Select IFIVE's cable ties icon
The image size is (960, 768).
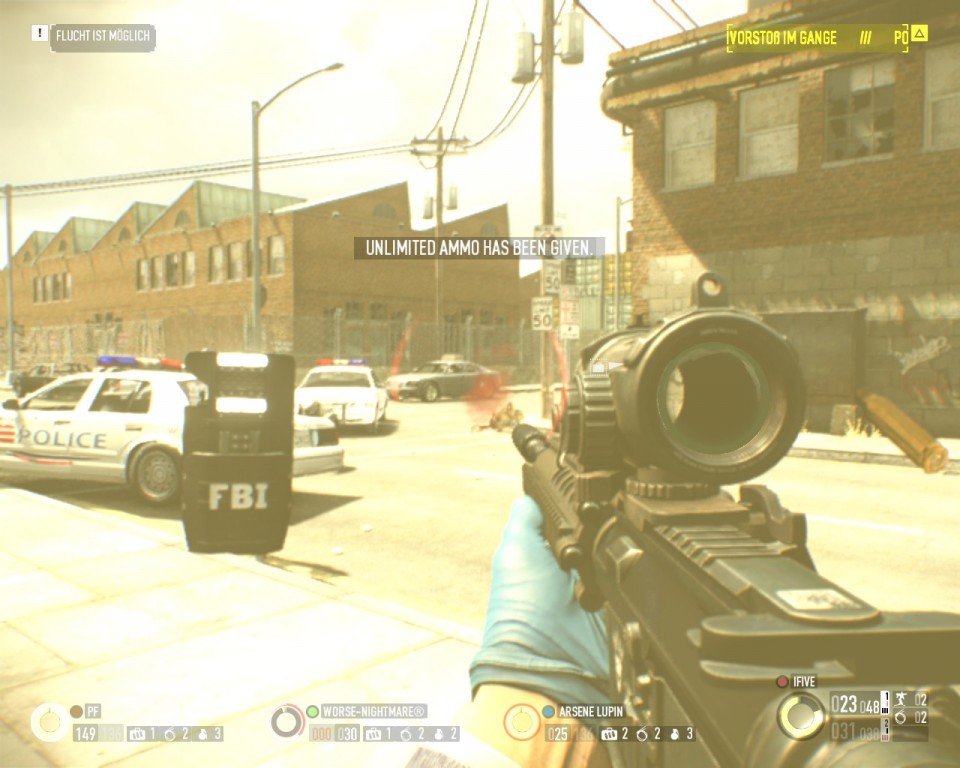901,717
